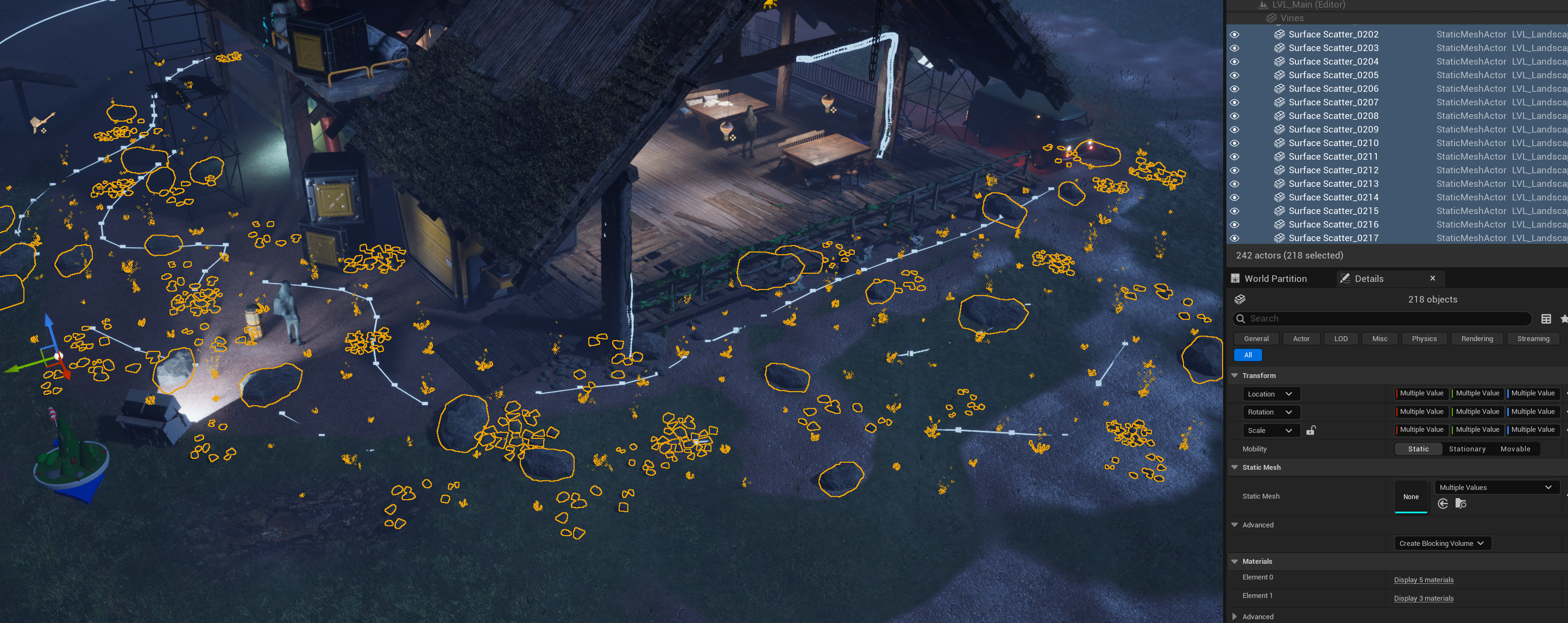Toggle the Scale ratio lock
Image resolution: width=1568 pixels, height=623 pixels.
click(1311, 431)
